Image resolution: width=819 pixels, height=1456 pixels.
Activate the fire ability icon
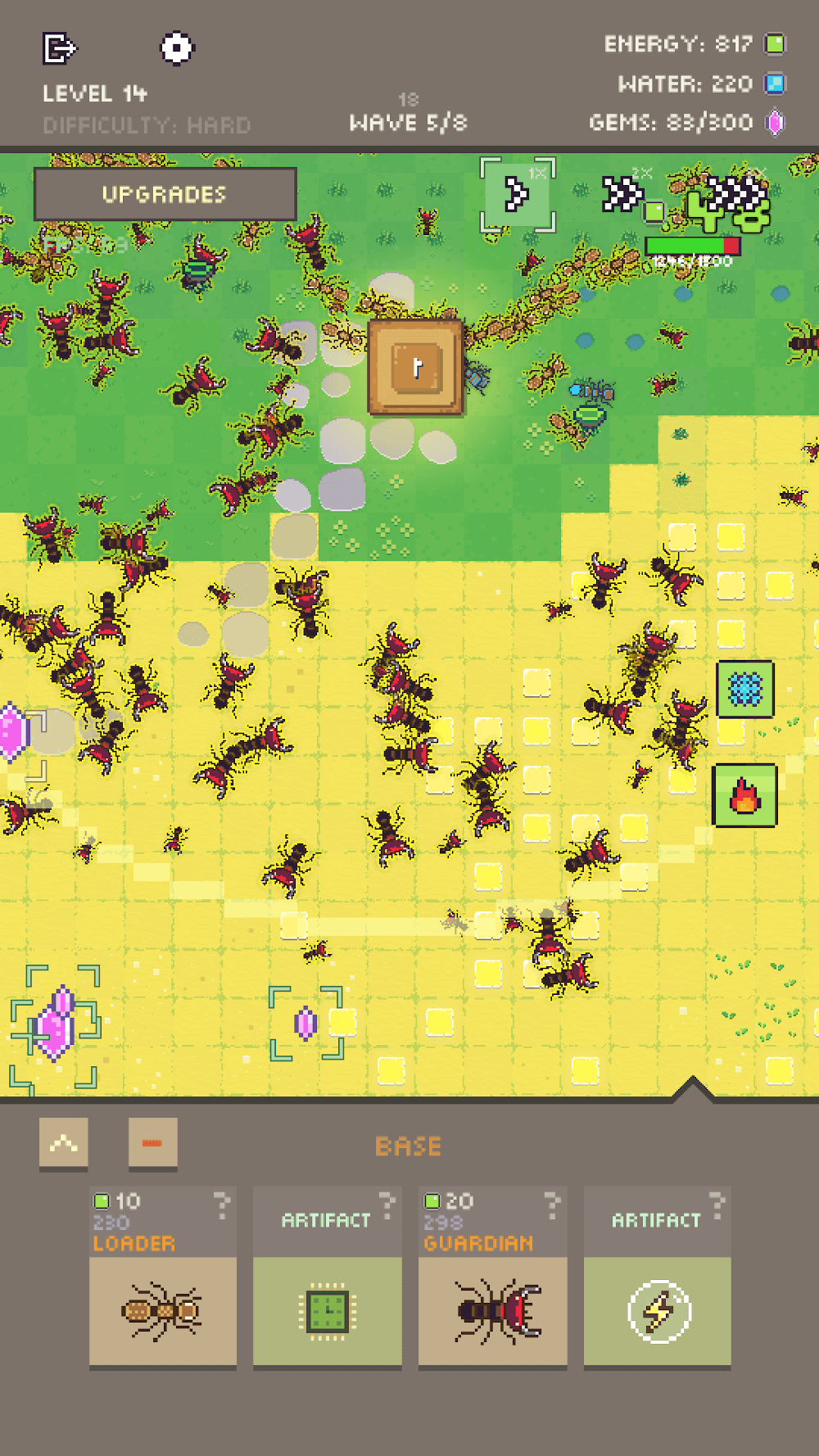pyautogui.click(x=744, y=795)
